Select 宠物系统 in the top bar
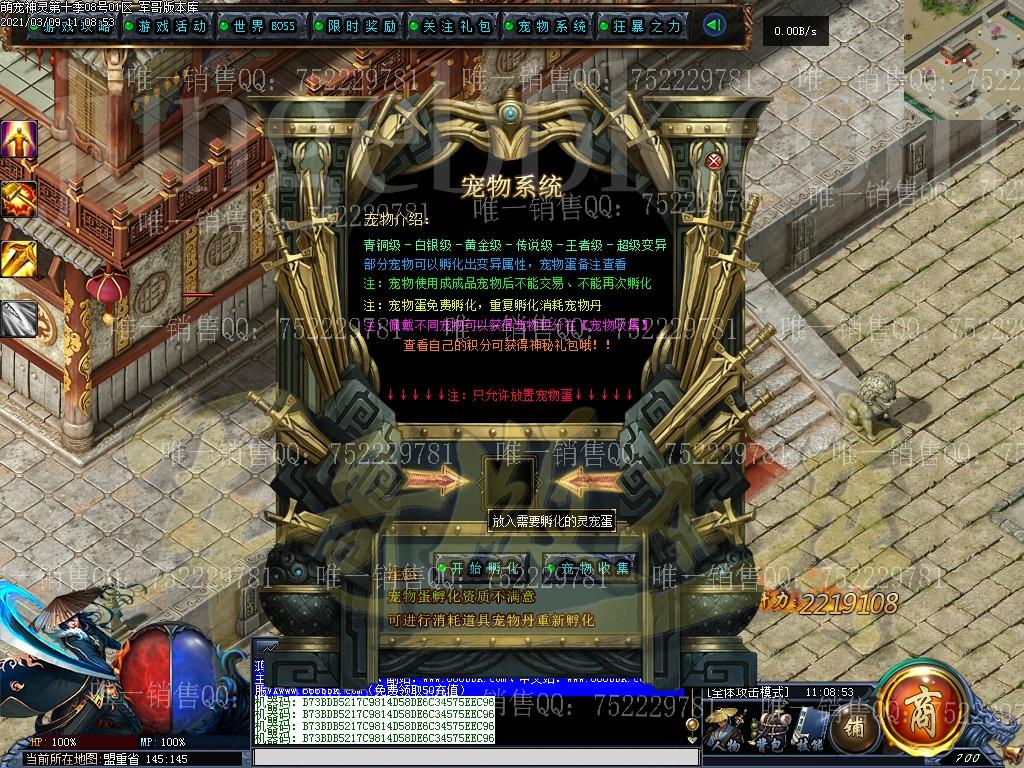Viewport: 1024px width, 768px height. [x=546, y=26]
